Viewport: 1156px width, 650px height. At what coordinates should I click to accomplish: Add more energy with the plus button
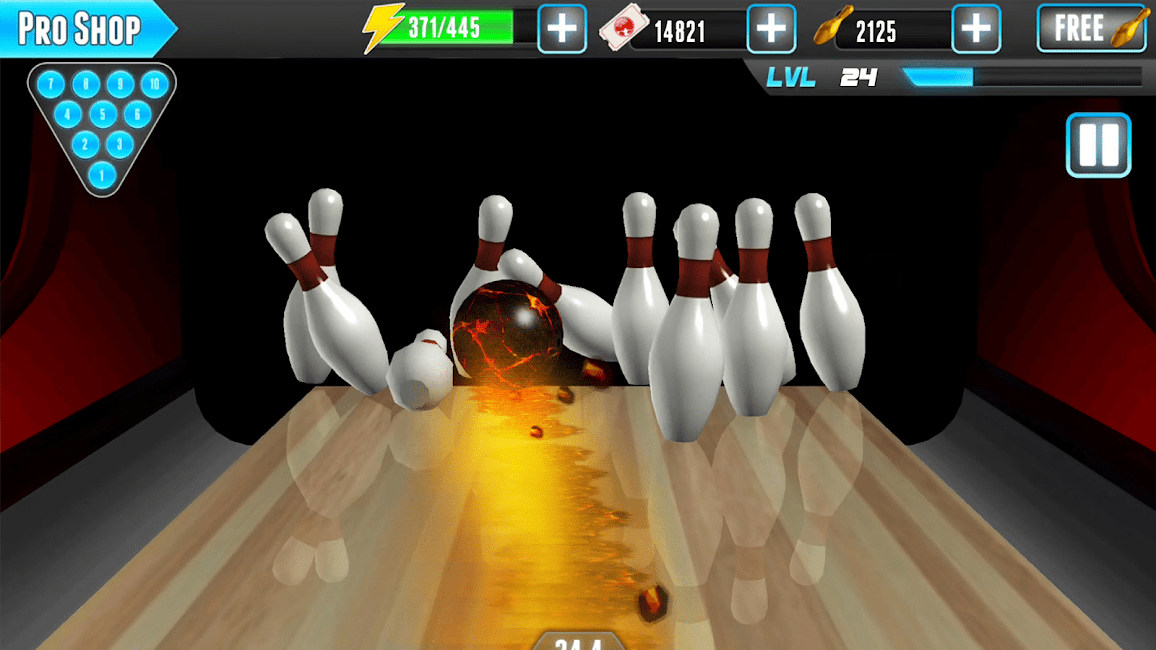562,29
